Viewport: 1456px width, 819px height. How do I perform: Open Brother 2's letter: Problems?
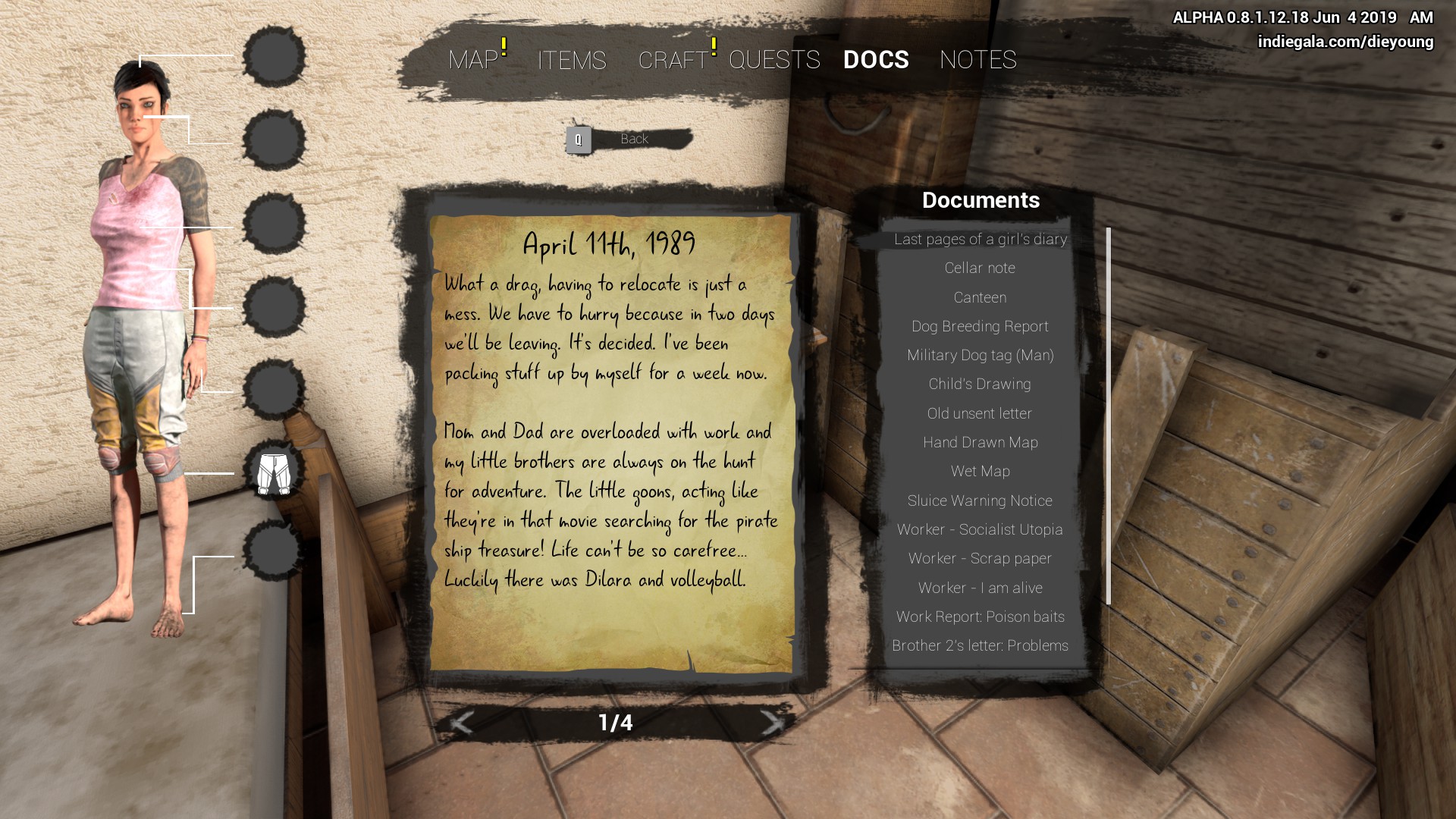coord(980,645)
